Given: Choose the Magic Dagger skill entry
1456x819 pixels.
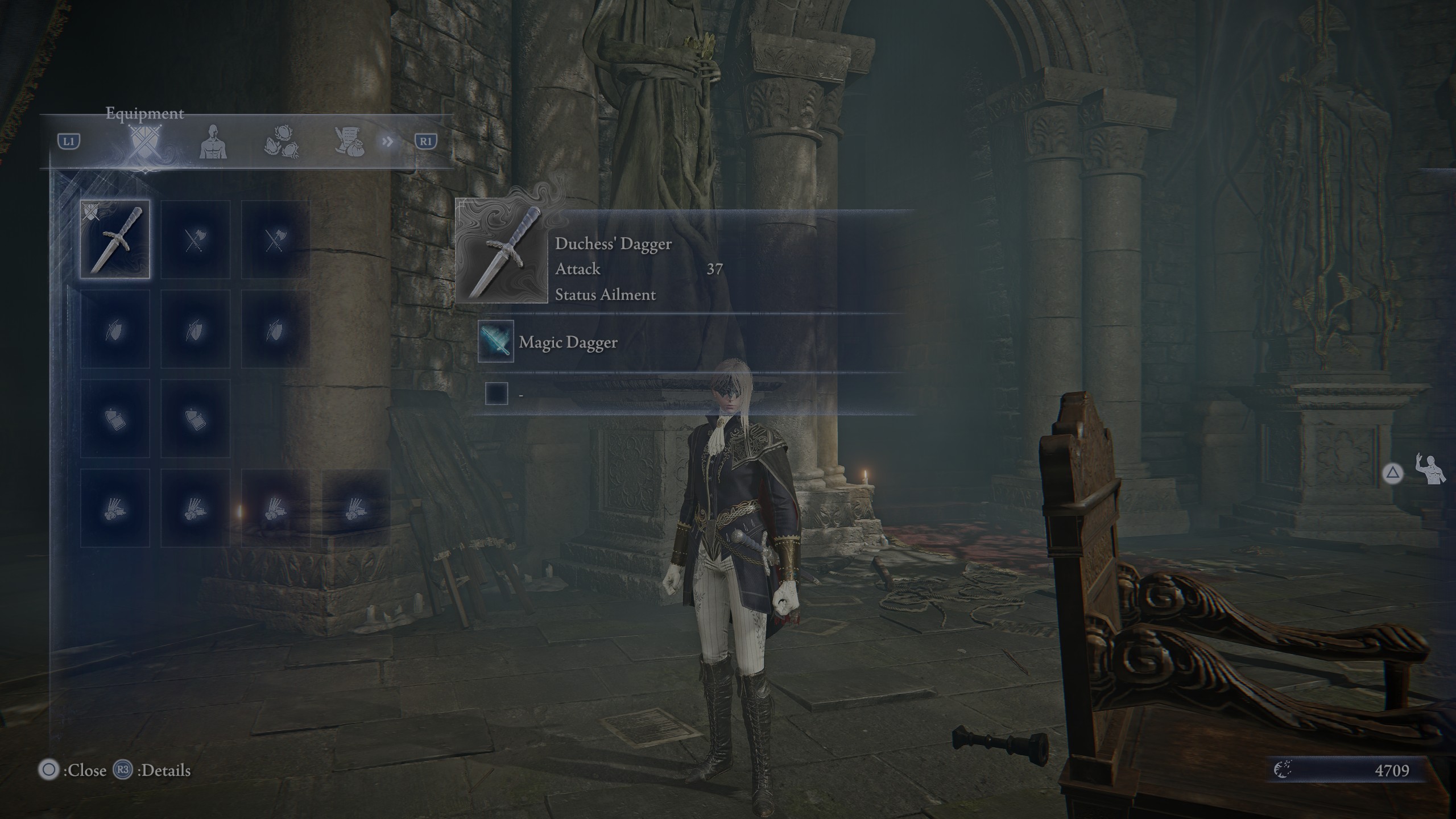Looking at the screenshot, I should point(568,342).
